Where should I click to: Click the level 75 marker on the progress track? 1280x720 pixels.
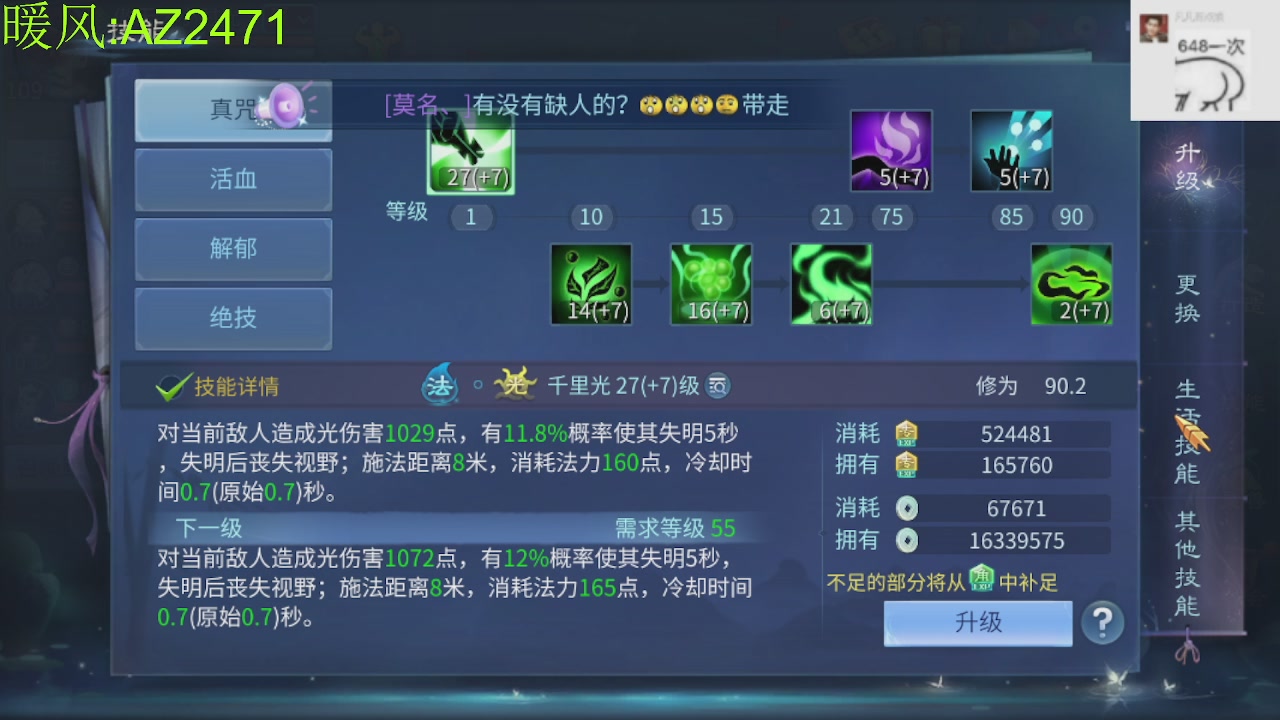click(x=892, y=217)
